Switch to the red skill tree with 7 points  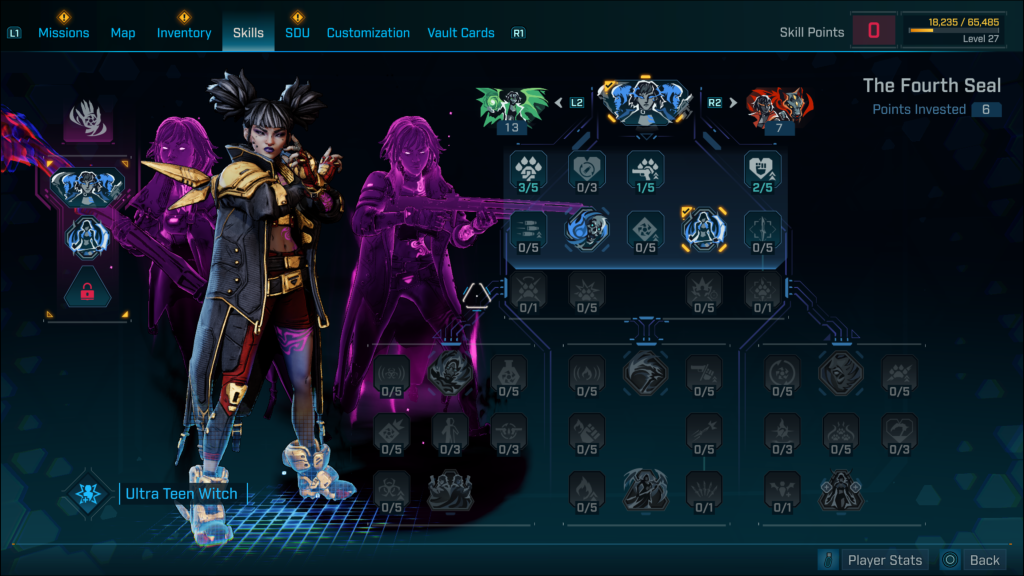[x=779, y=108]
